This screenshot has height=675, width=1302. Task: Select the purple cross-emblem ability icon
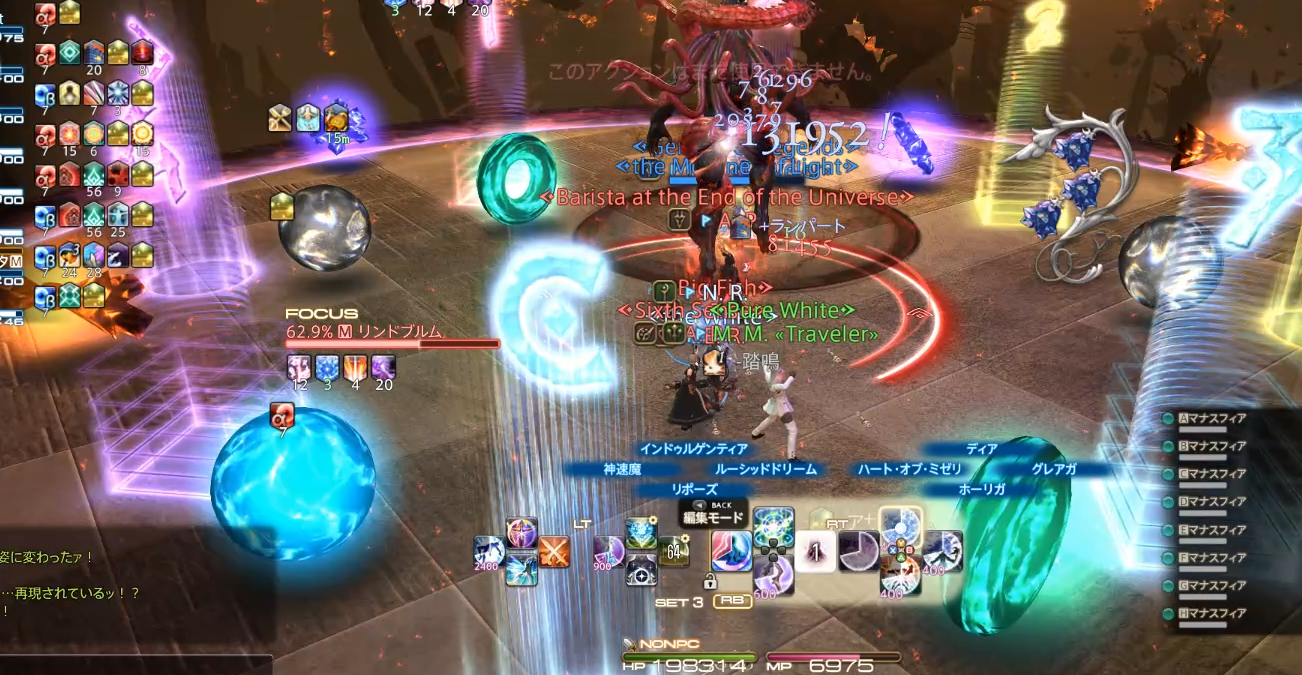[x=521, y=533]
